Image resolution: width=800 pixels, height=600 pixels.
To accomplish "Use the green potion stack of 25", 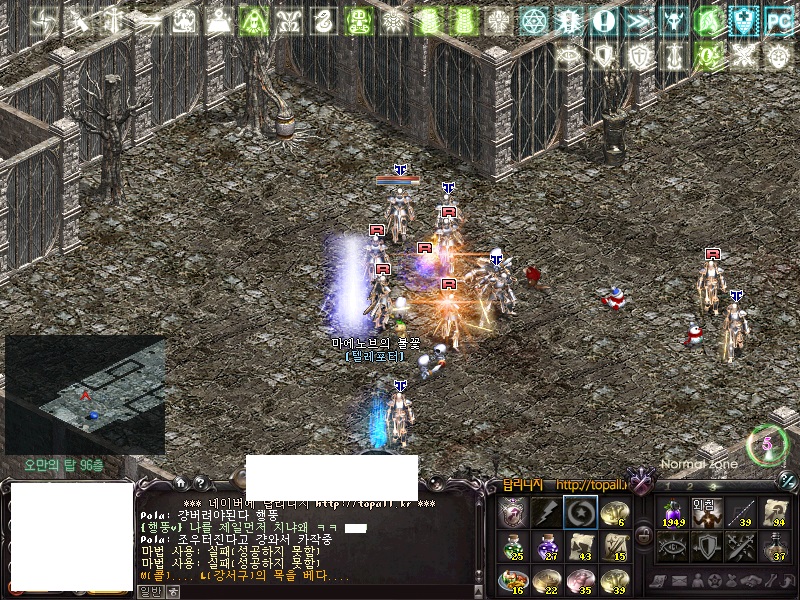I will pyautogui.click(x=512, y=546).
